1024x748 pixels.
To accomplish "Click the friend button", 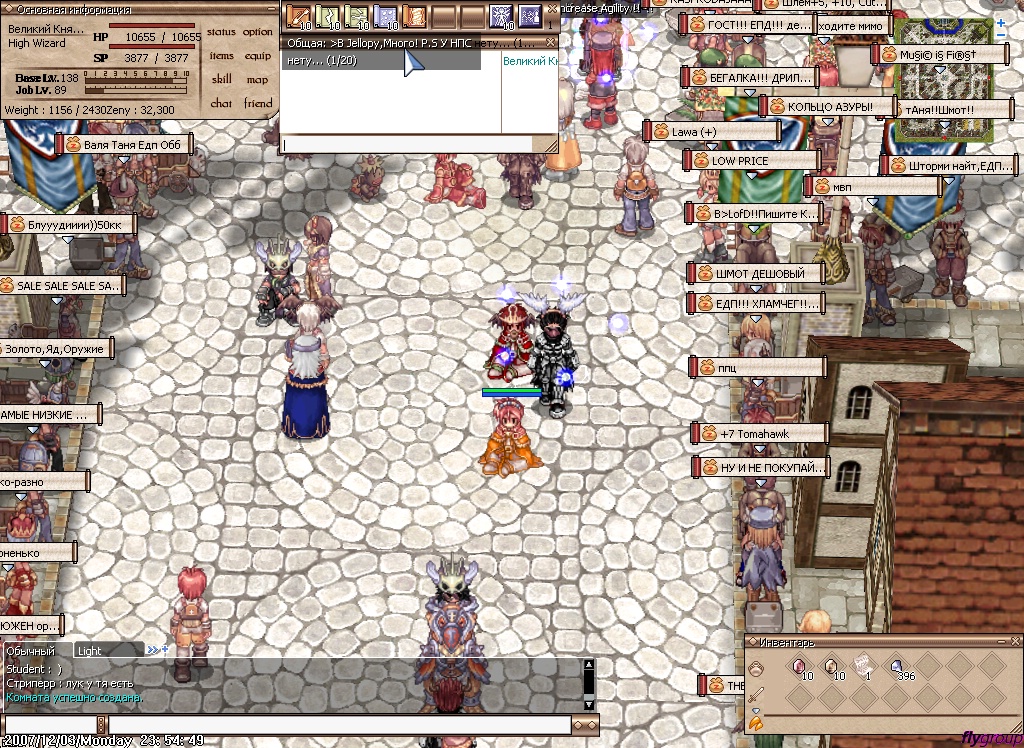I will coord(257,103).
